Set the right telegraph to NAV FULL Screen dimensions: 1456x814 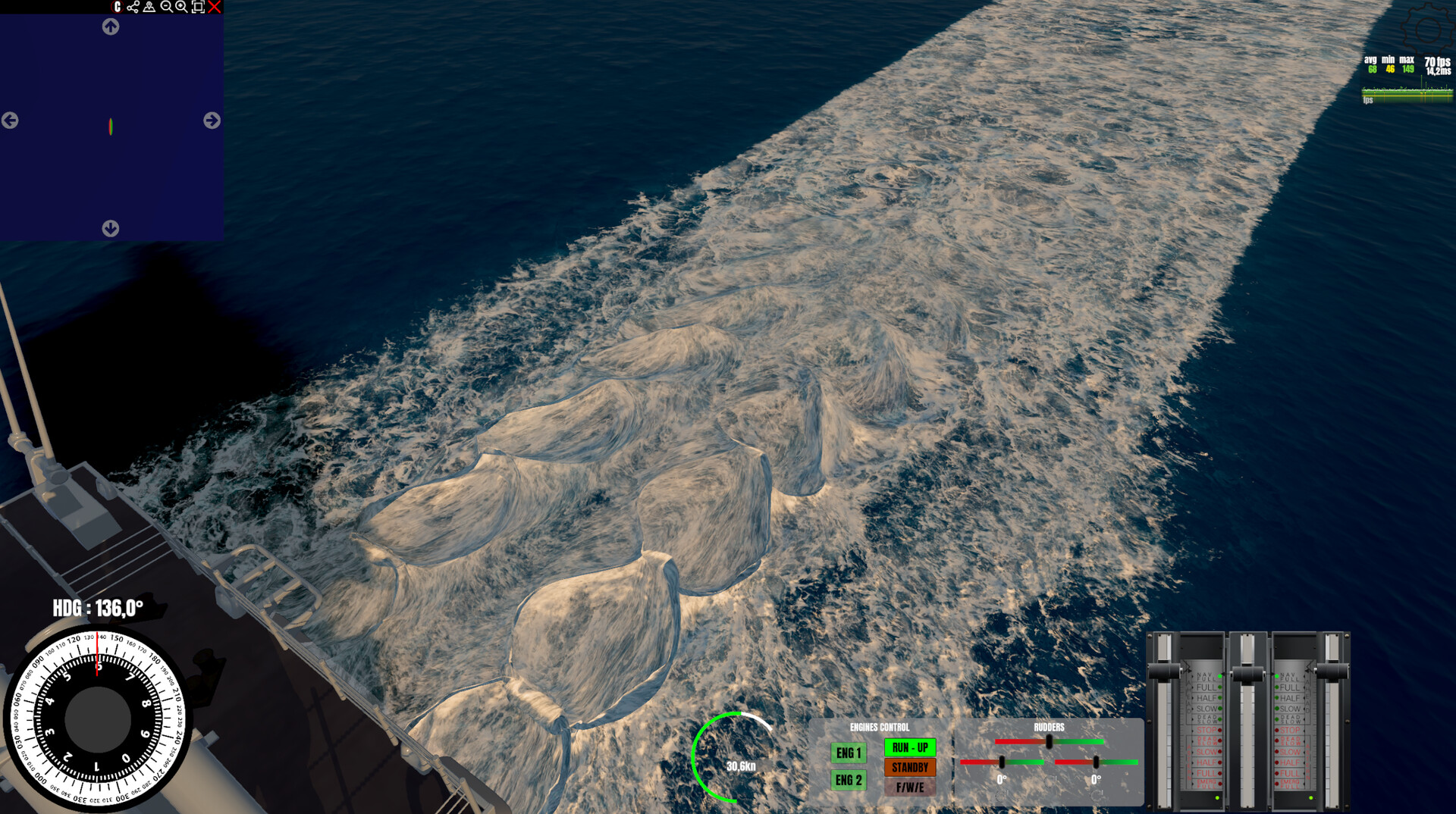pos(1289,675)
